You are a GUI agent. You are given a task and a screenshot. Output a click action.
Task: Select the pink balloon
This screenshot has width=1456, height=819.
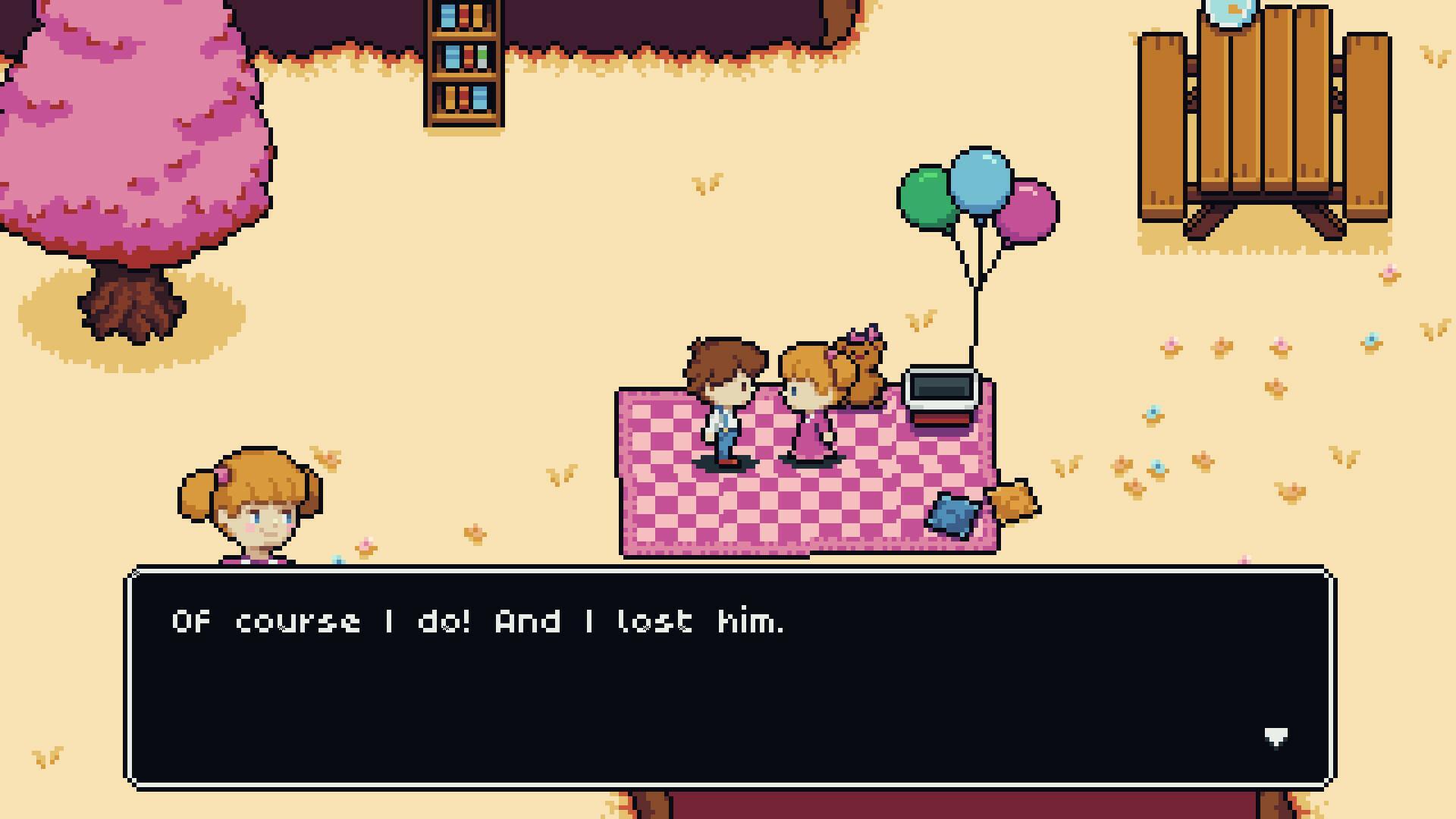(1028, 212)
